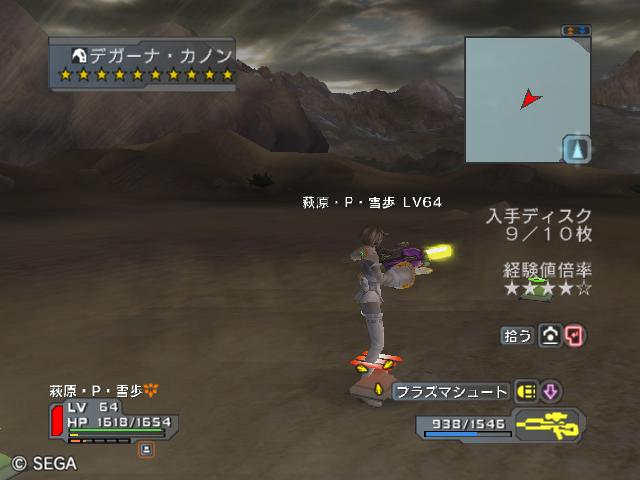
Task: Select the デガーナ・カノン enemy target panel
Action: click(x=145, y=63)
